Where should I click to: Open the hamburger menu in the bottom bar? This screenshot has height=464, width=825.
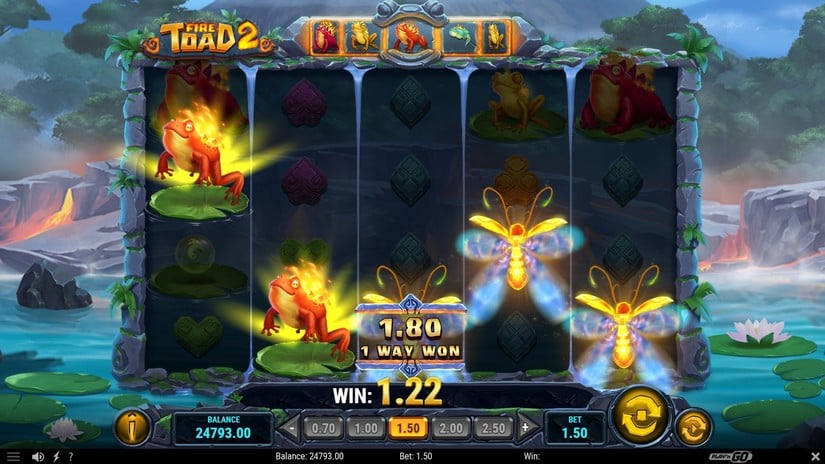[11, 457]
